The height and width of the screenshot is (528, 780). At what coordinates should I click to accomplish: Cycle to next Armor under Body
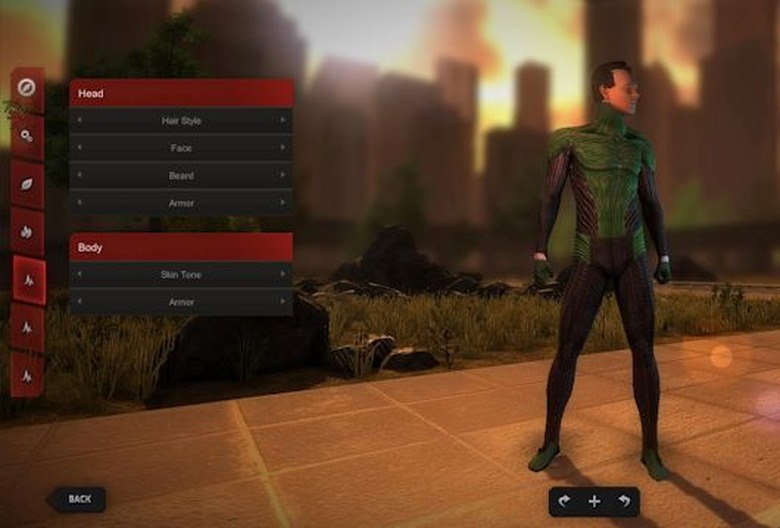coord(283,301)
